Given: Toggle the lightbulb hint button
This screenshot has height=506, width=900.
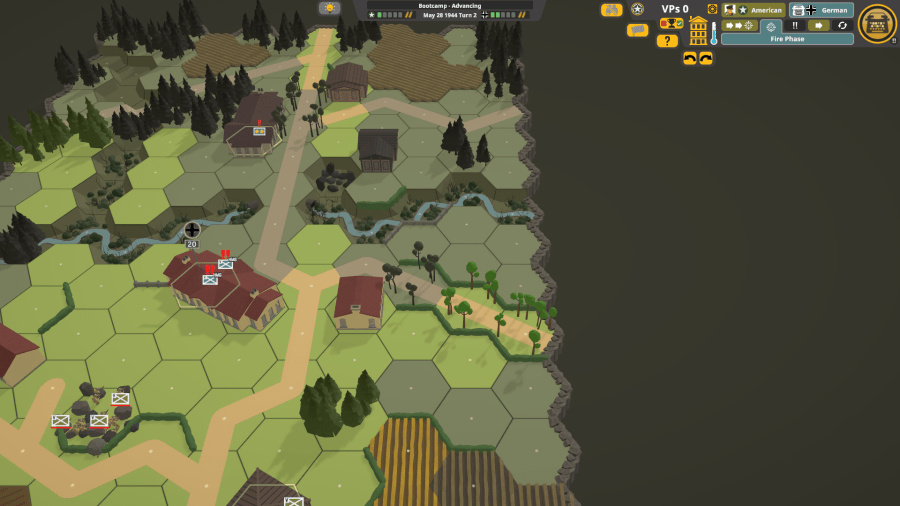Looking at the screenshot, I should click(x=329, y=8).
